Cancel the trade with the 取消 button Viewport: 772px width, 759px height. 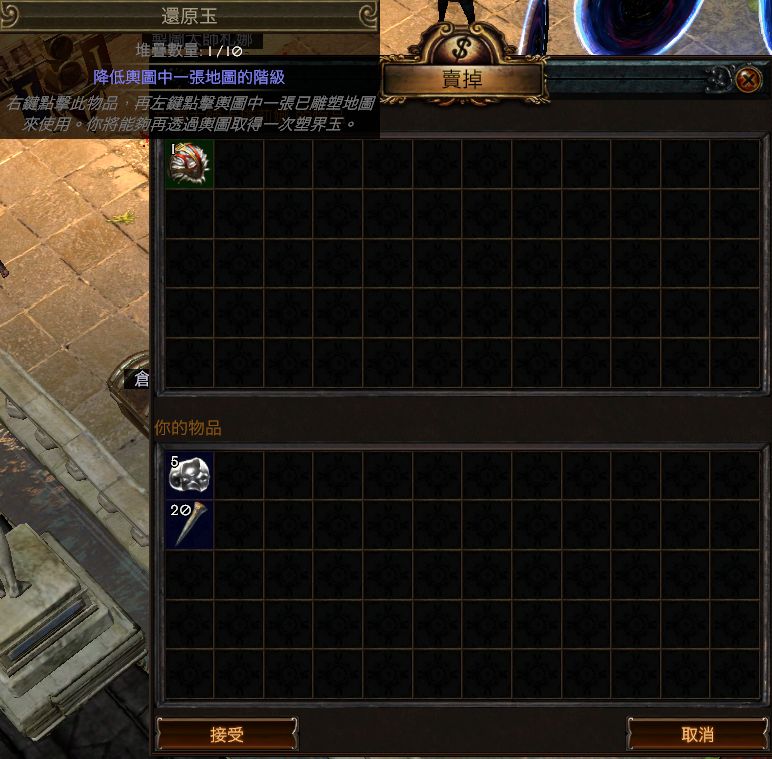point(697,734)
